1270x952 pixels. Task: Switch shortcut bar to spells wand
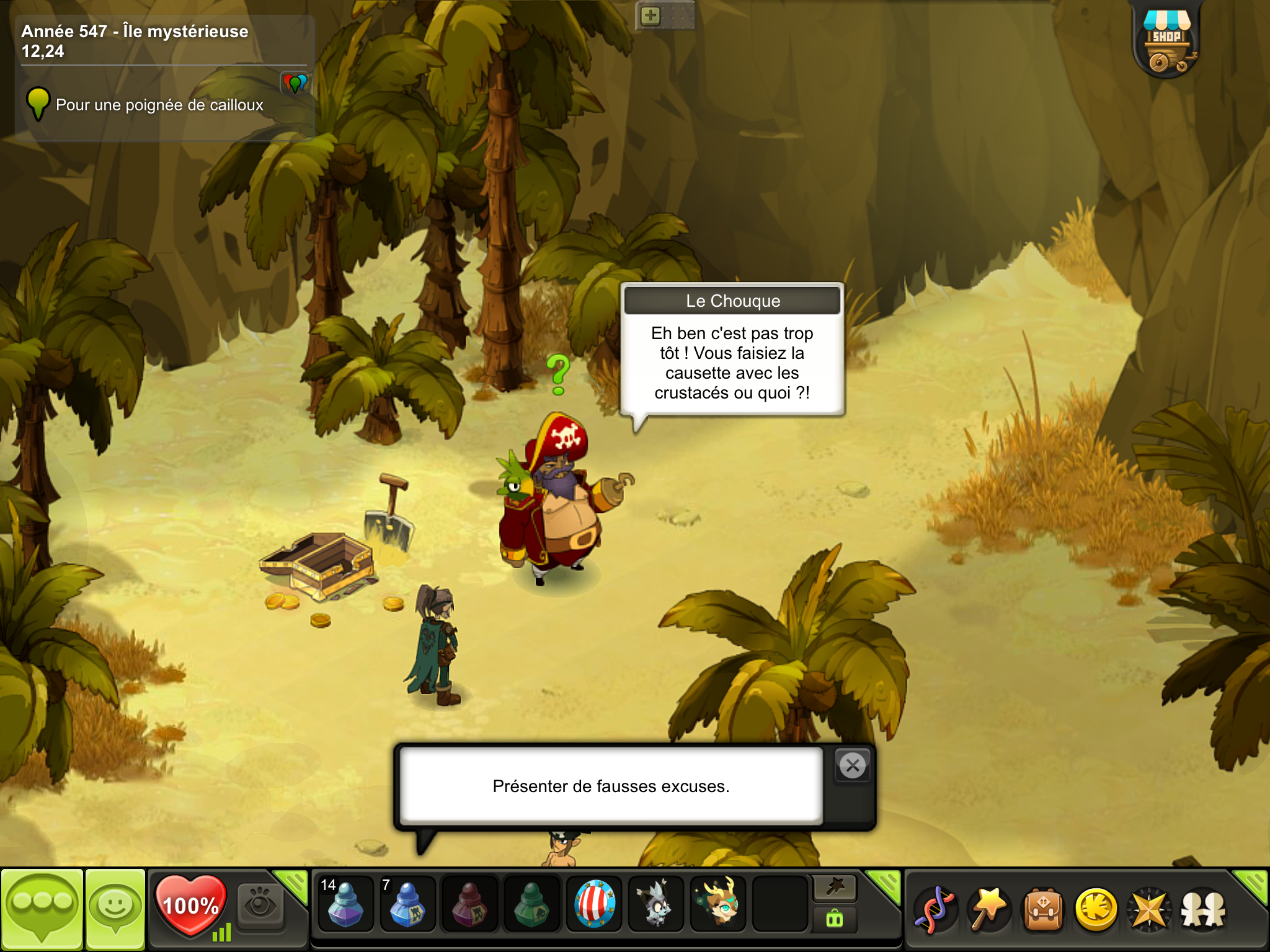(835, 888)
